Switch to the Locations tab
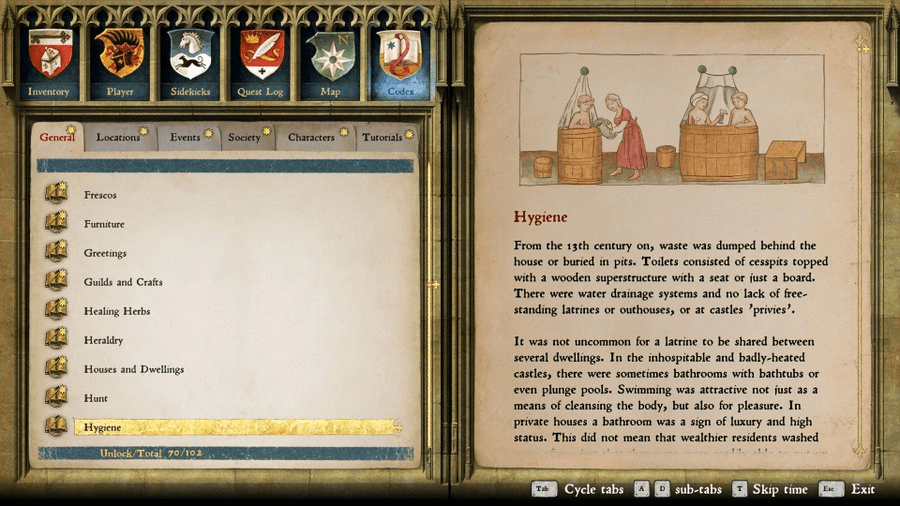This screenshot has width=900, height=506. [119, 137]
